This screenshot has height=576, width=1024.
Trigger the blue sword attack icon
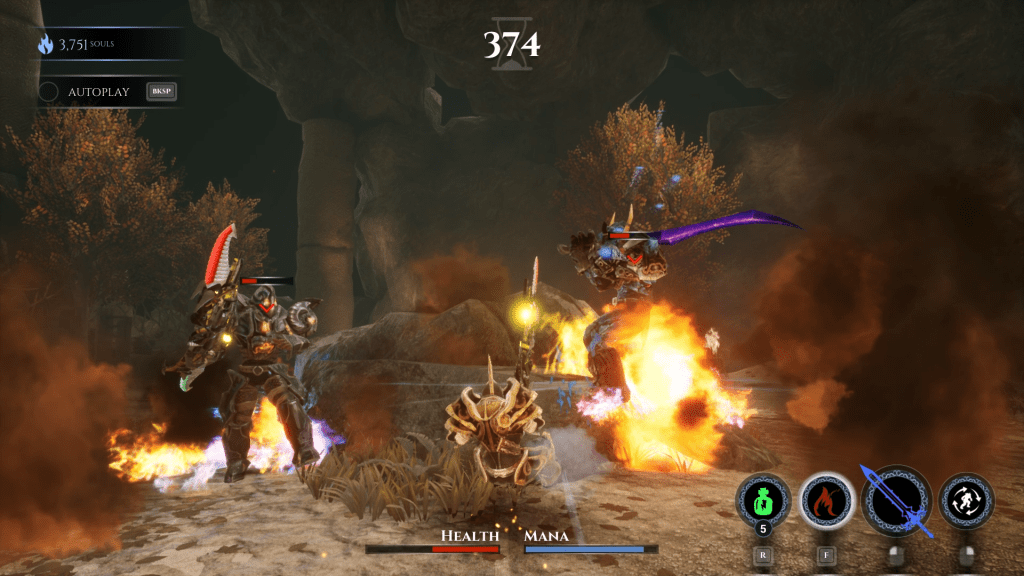[896, 500]
